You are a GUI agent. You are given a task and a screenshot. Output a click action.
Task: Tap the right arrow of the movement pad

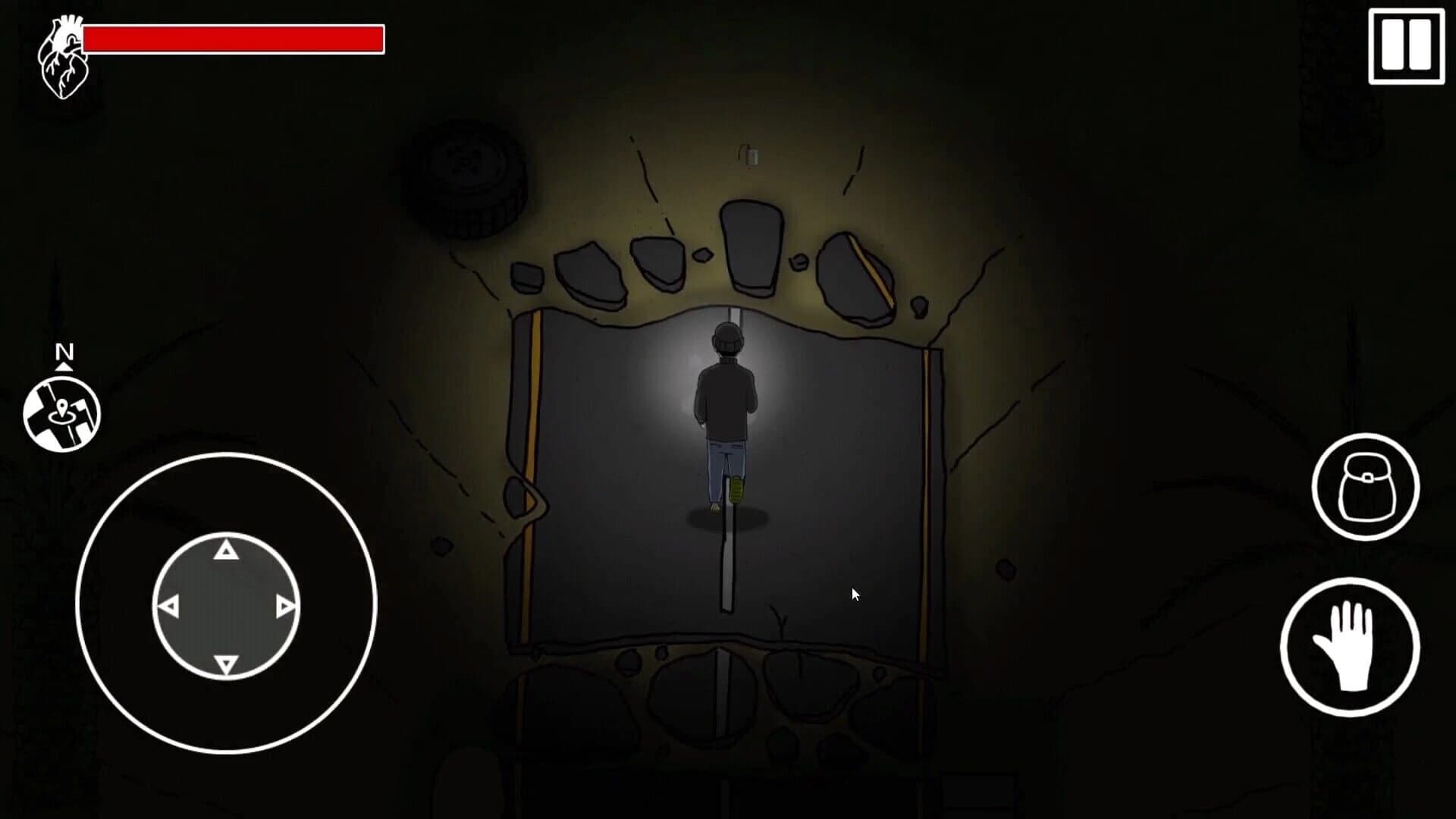click(285, 604)
